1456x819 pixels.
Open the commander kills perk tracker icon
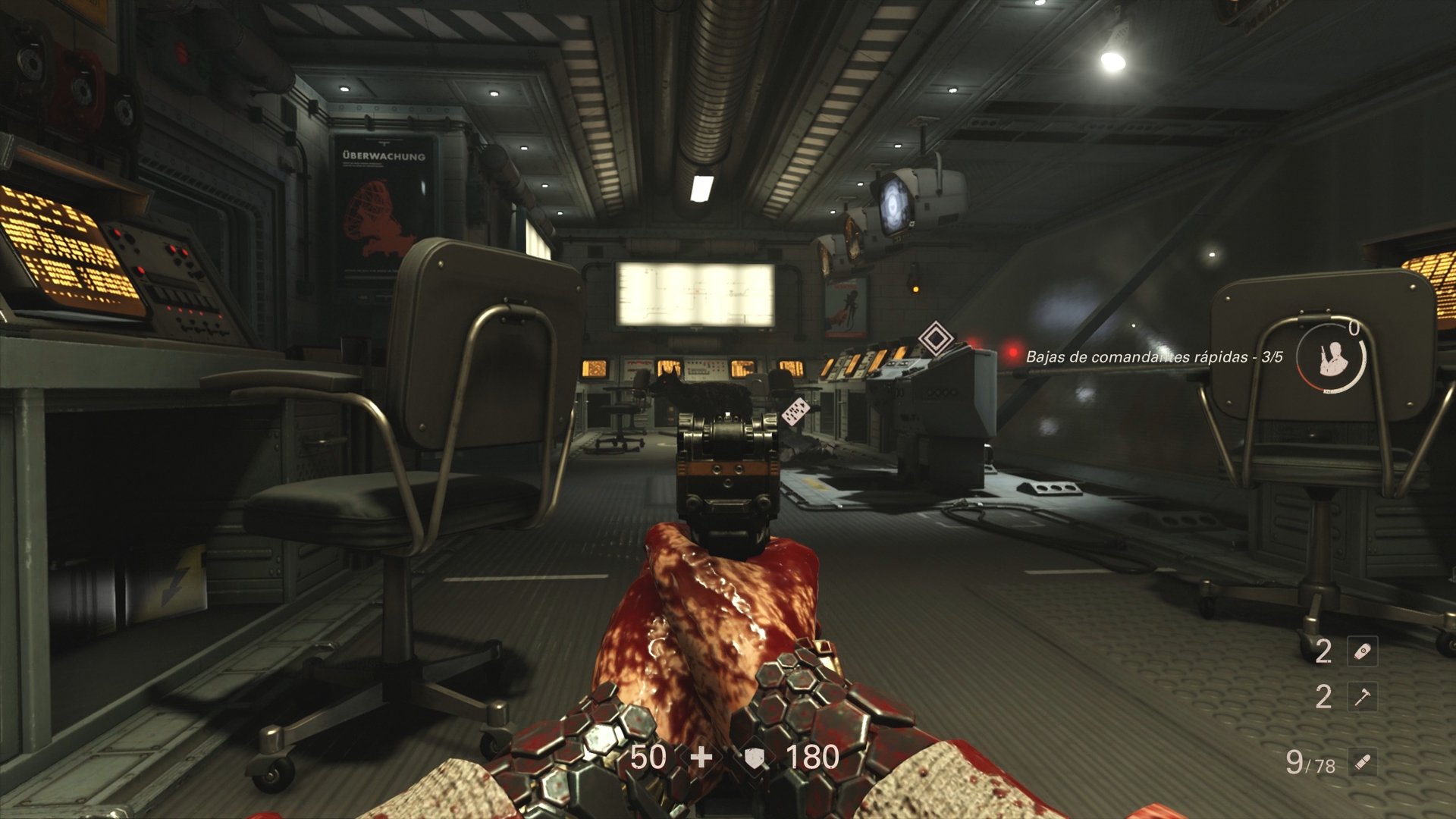point(1330,357)
